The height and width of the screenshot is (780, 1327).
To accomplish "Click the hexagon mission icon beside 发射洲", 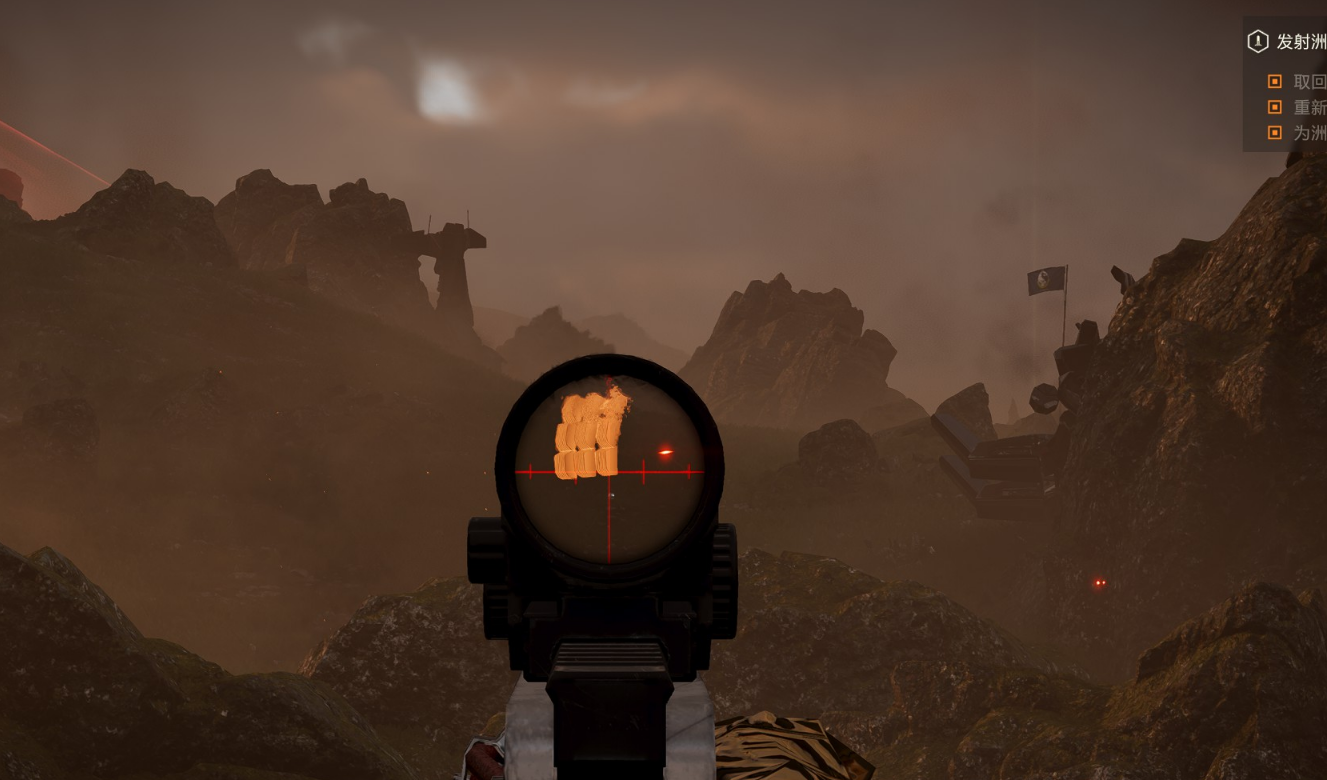I will click(1257, 42).
